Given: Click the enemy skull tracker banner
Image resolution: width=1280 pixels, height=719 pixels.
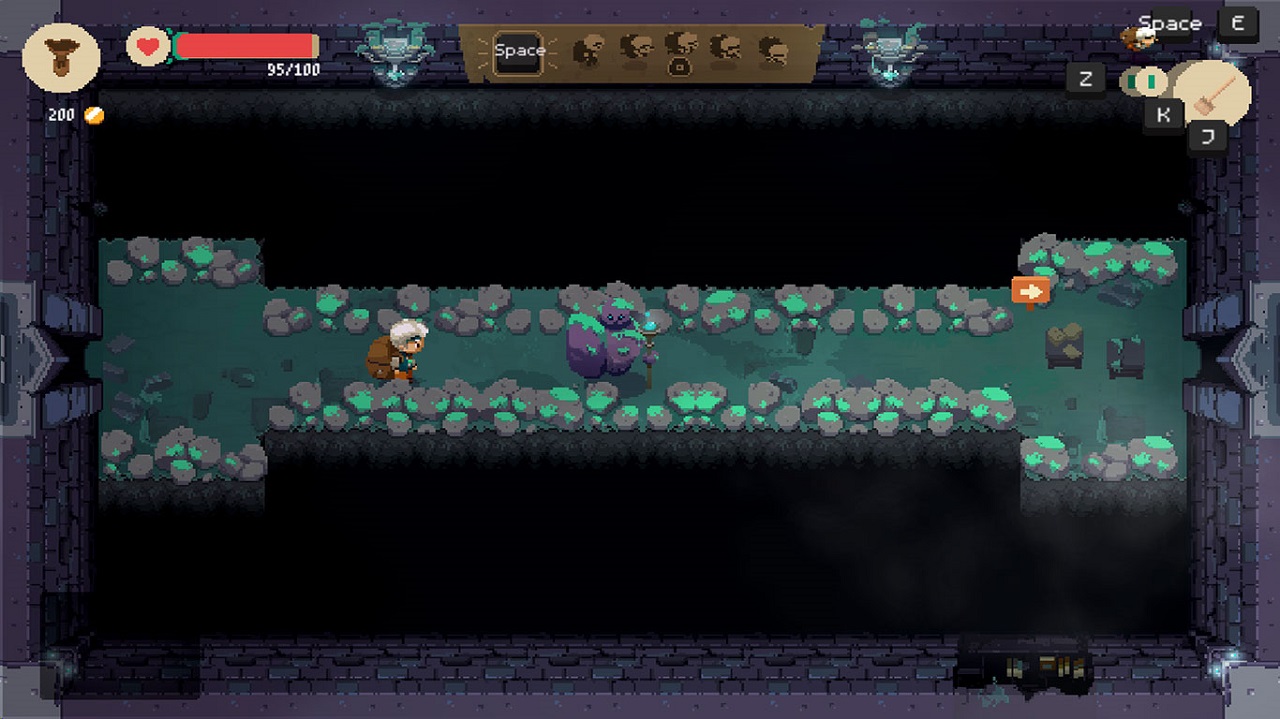Looking at the screenshot, I should pyautogui.click(x=680, y=51).
